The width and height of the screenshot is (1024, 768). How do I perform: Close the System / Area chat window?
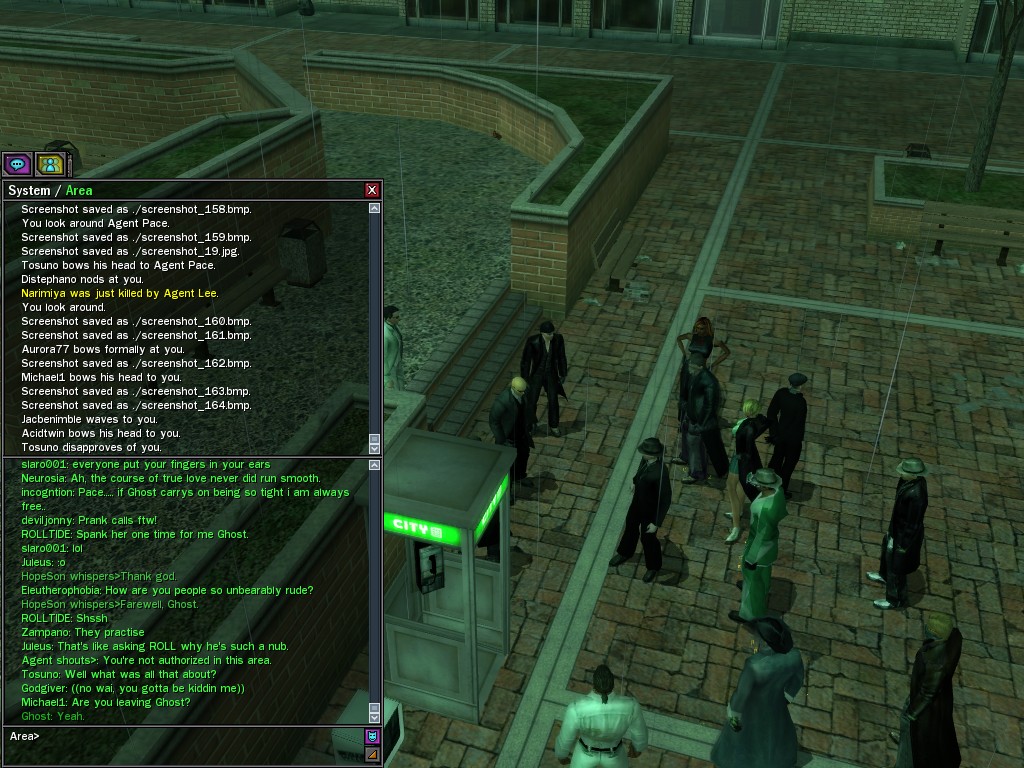tap(372, 190)
